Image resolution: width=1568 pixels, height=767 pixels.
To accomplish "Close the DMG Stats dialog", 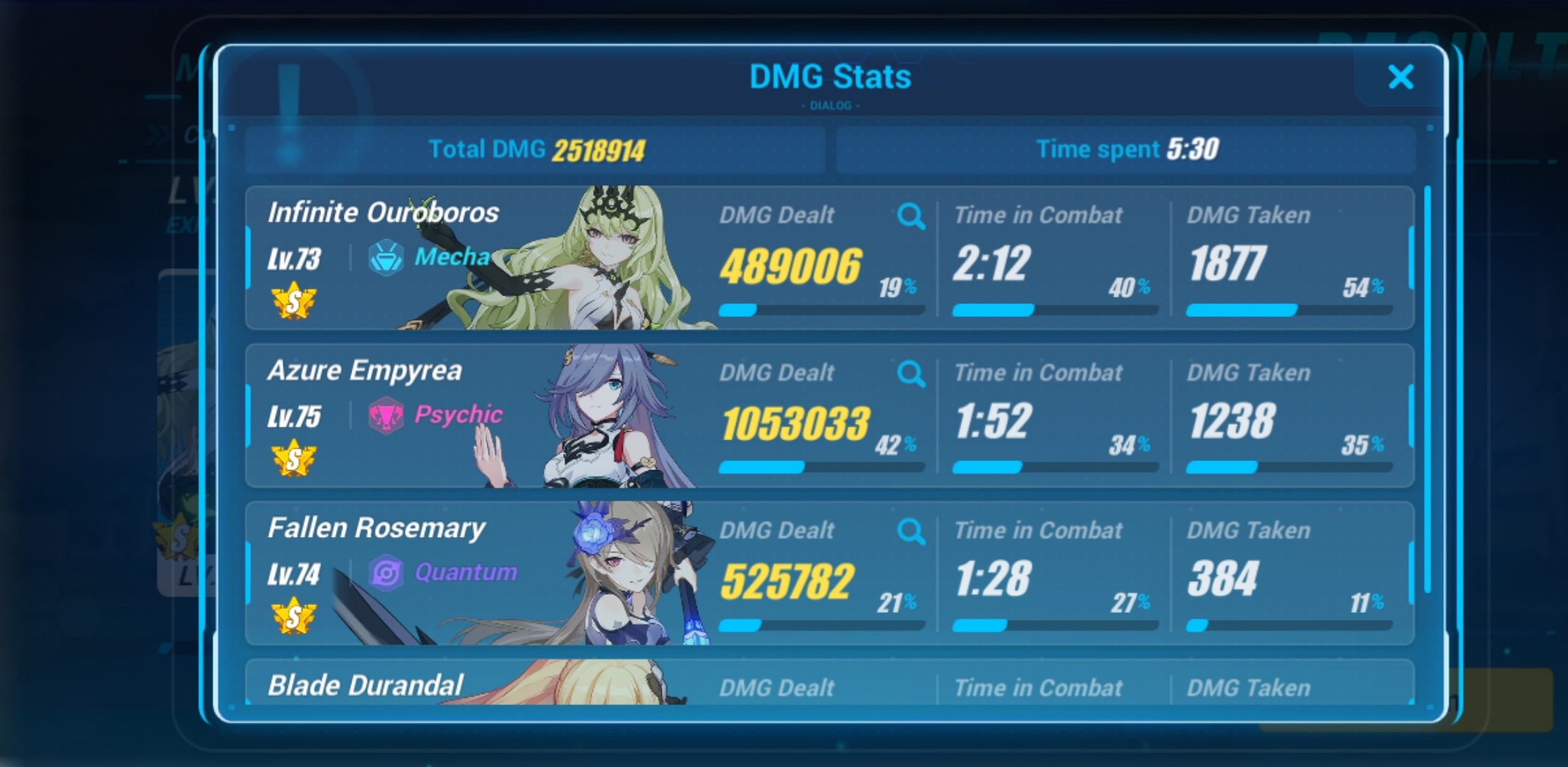I will tap(1400, 78).
